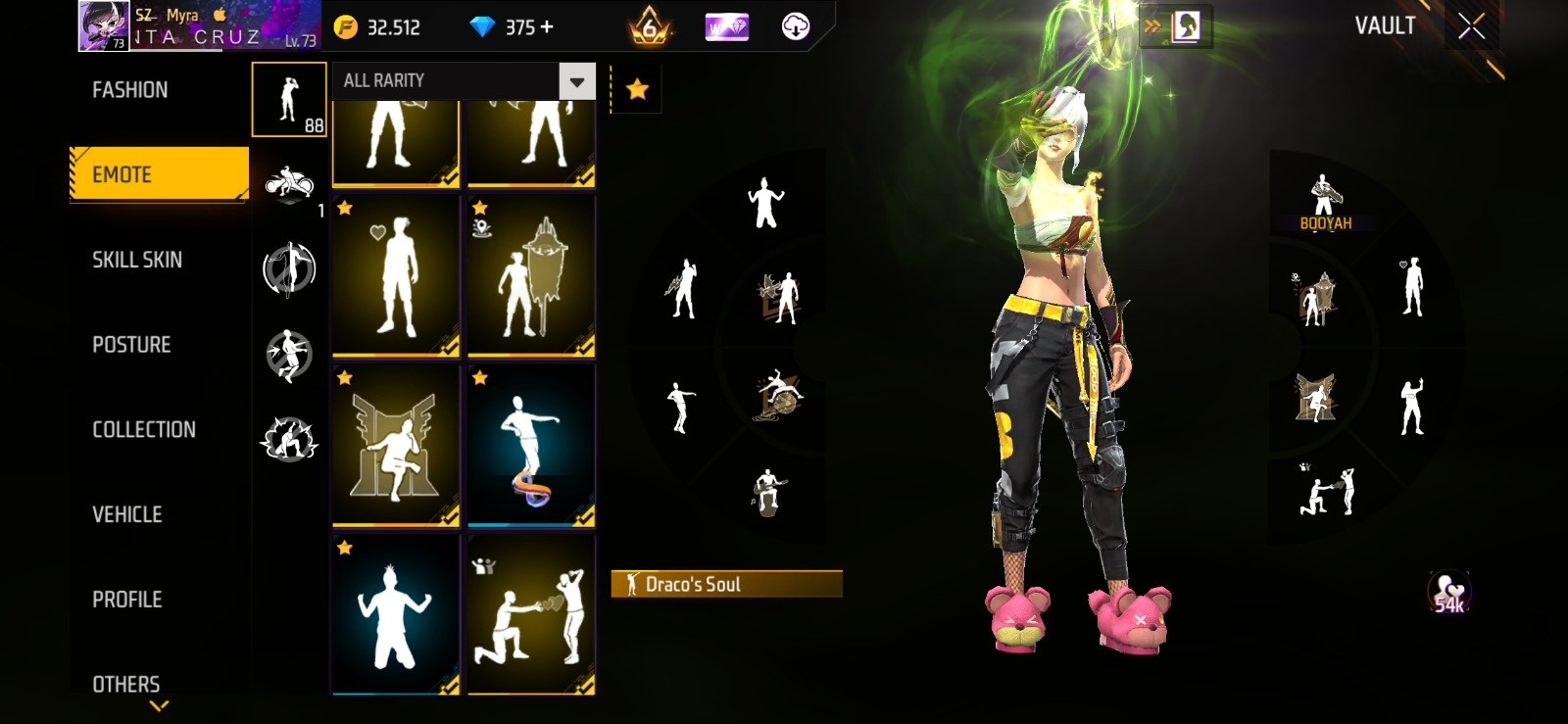The width and height of the screenshot is (1568, 724).
Task: Choose the Vehicle category
Action: [127, 514]
